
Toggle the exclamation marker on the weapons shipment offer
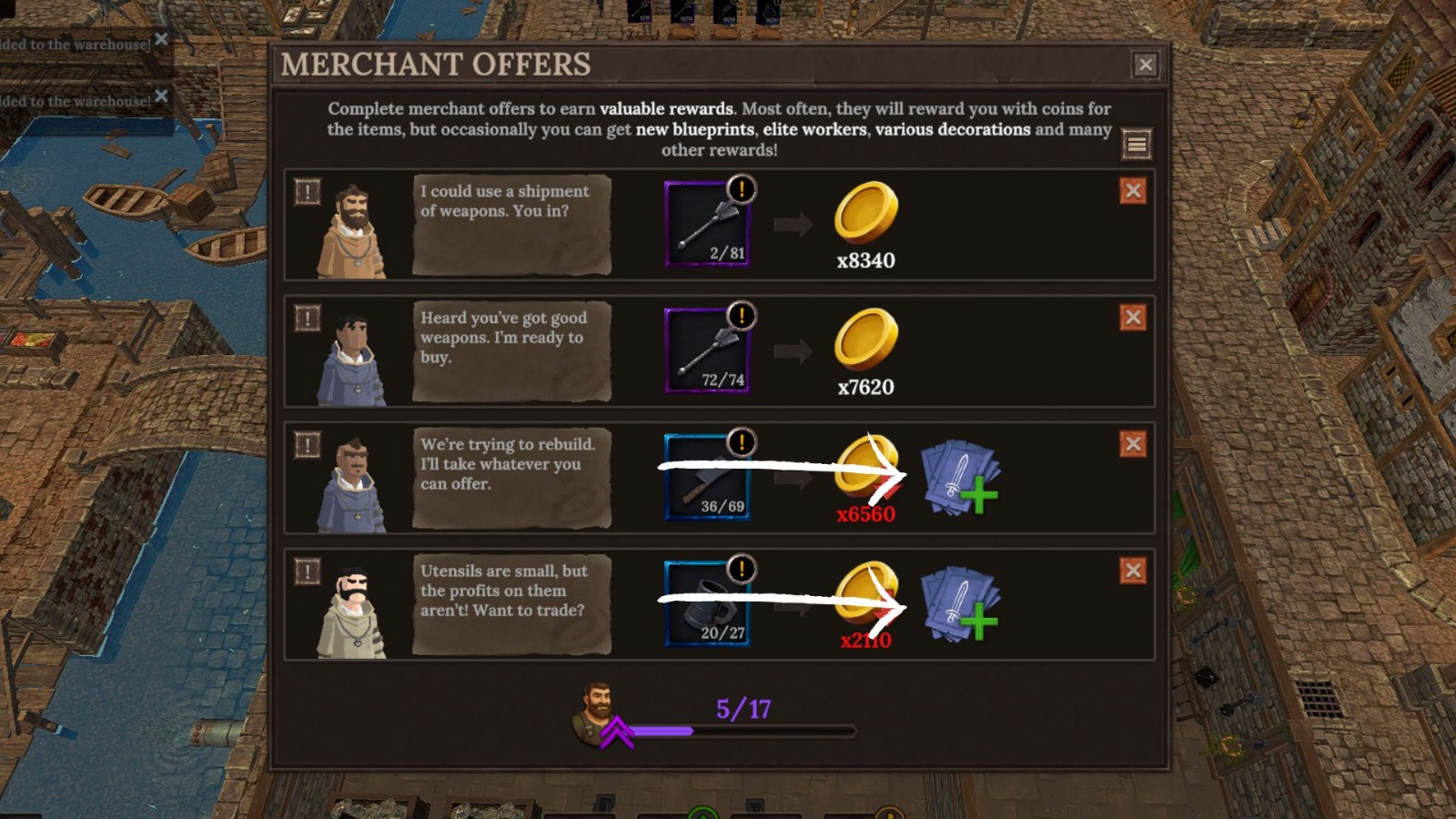307,191
